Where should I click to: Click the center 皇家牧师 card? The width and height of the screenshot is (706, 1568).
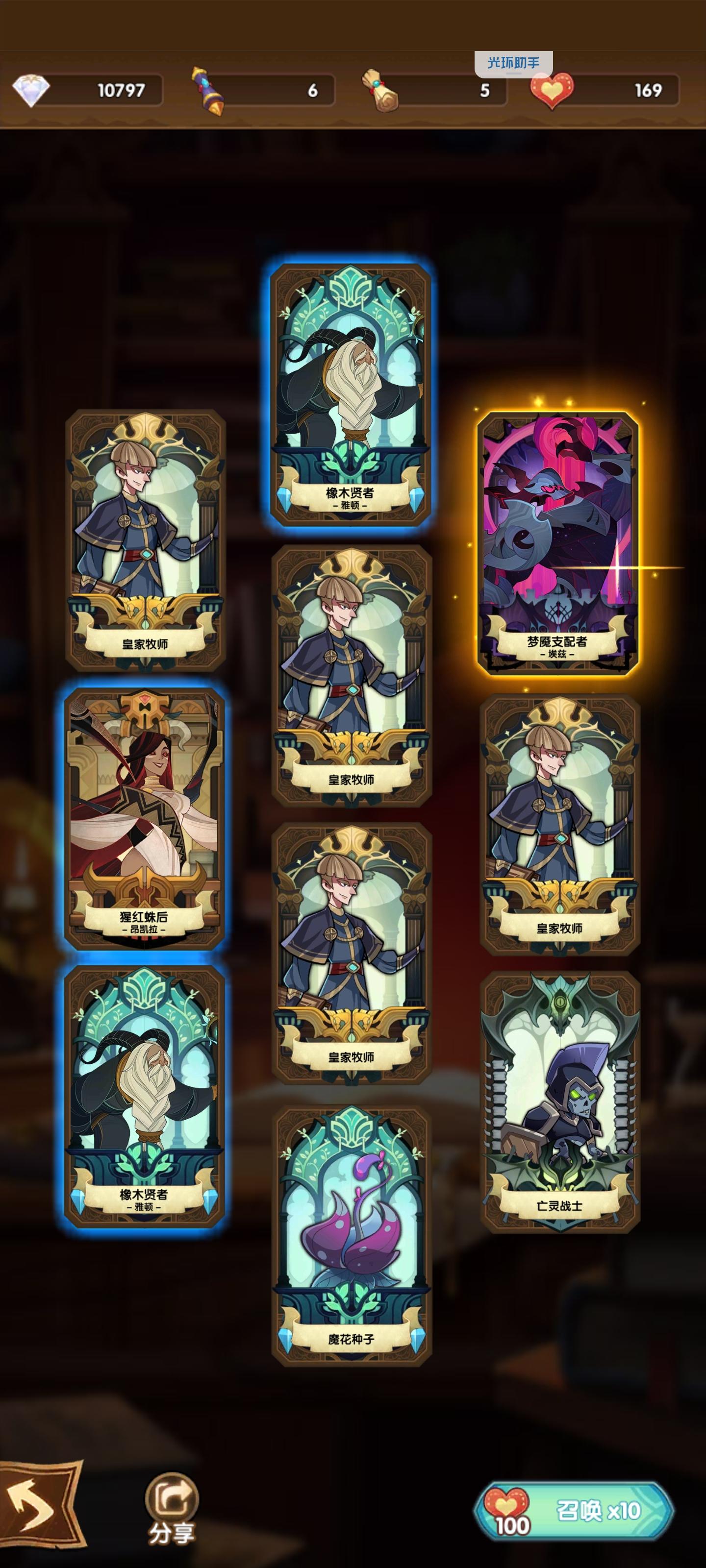point(353,676)
